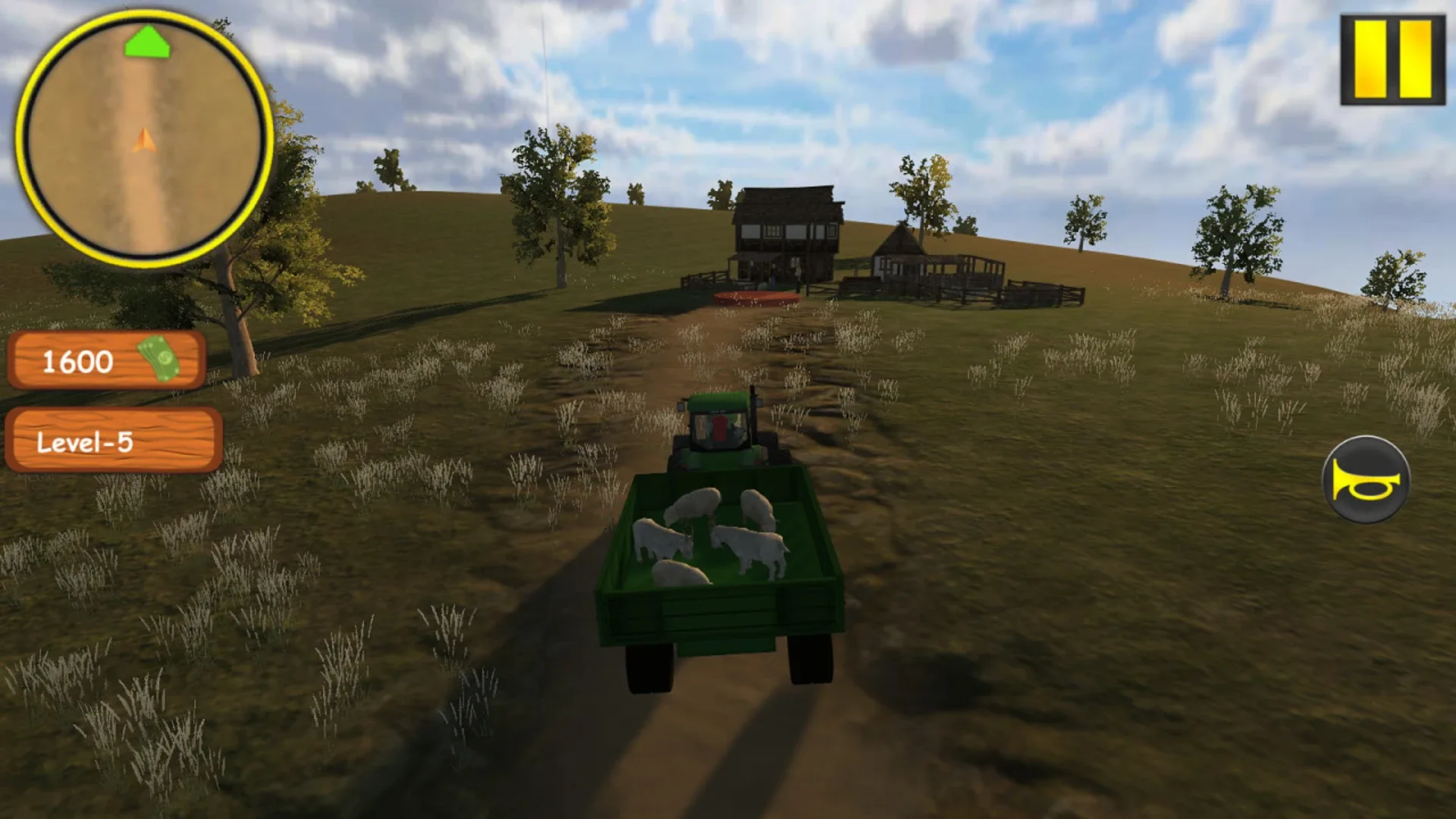
Task: Open the circular minimap compass
Action: 143,133
